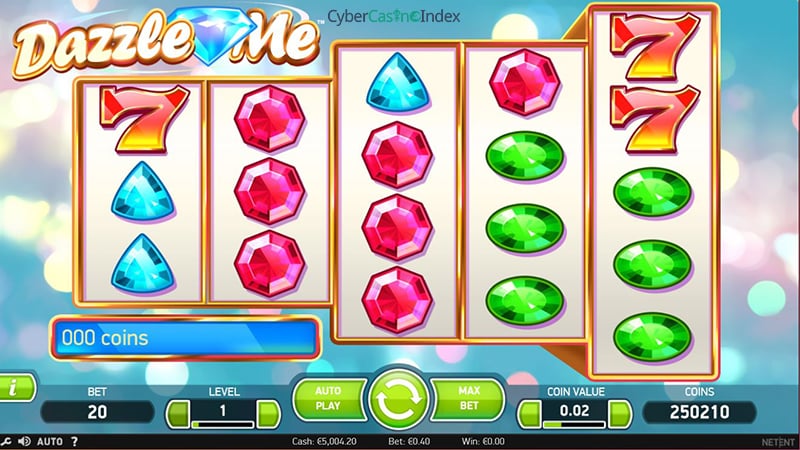800x450 pixels.
Task: Activate Auto Play
Action: [328, 397]
